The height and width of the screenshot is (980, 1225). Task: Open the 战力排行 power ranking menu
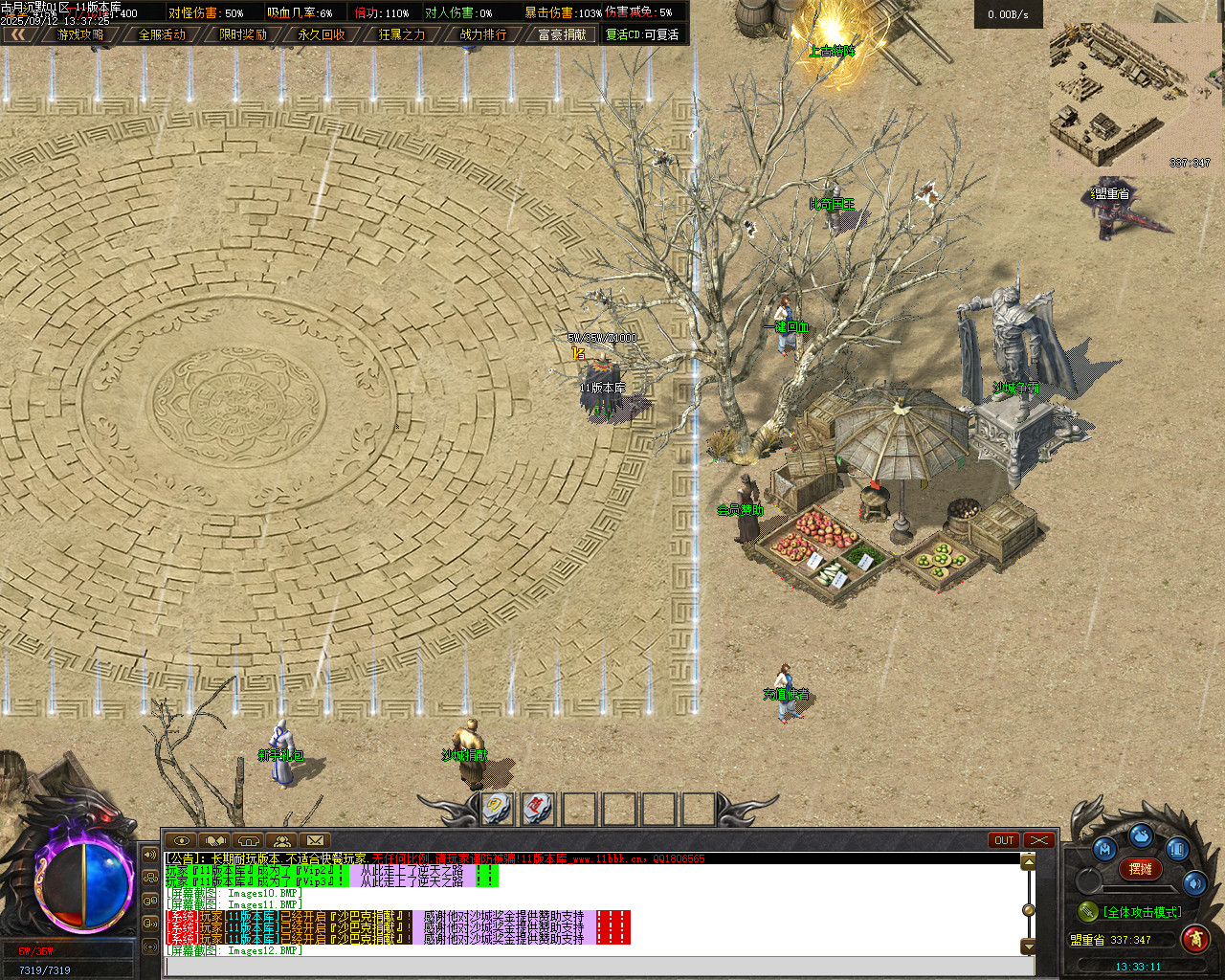[482, 34]
